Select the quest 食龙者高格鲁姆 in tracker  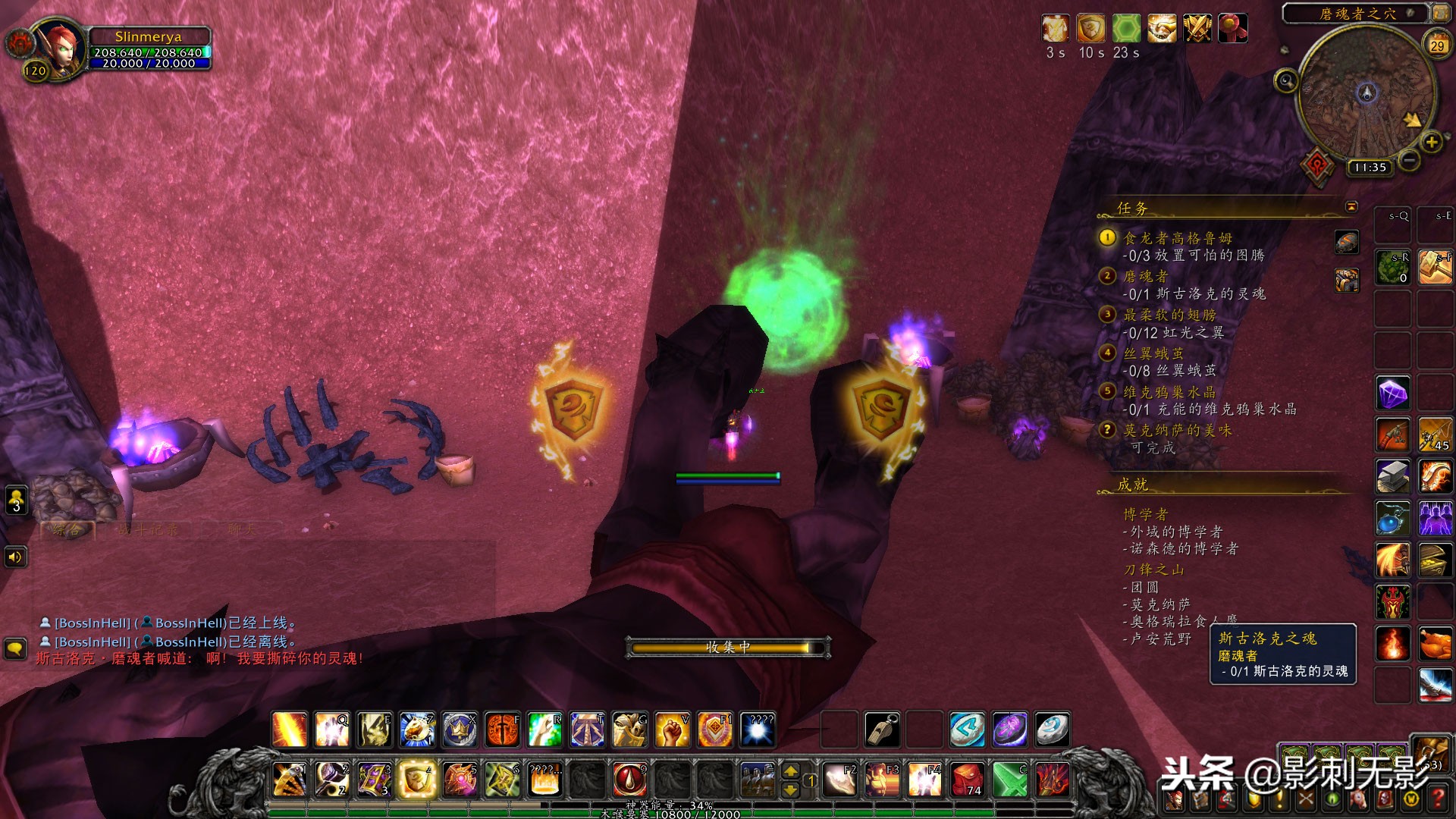[x=1177, y=238]
